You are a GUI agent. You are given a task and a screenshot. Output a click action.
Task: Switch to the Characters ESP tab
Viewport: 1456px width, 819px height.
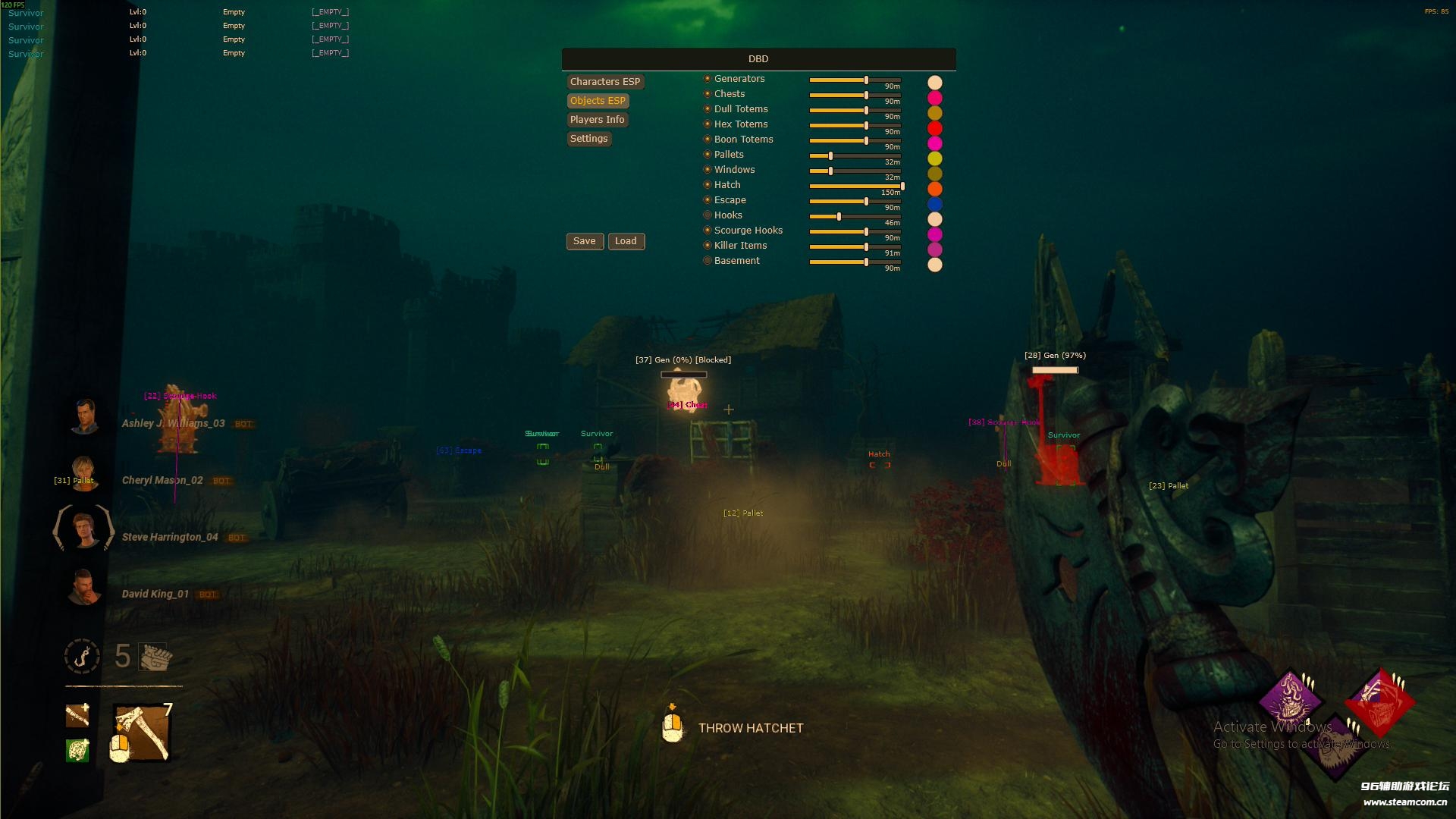[x=604, y=82]
